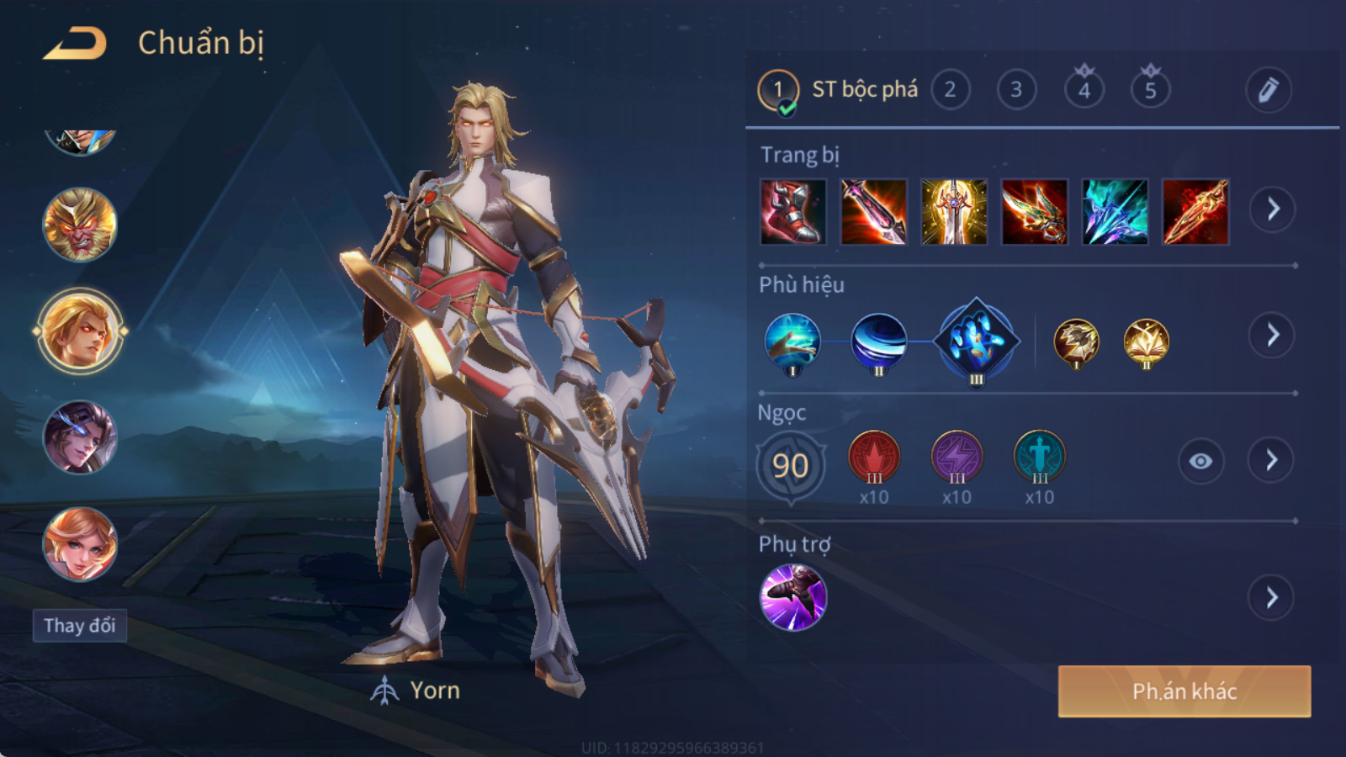
Task: Expand the Phù hiệu badge section arrow
Action: point(1272,335)
